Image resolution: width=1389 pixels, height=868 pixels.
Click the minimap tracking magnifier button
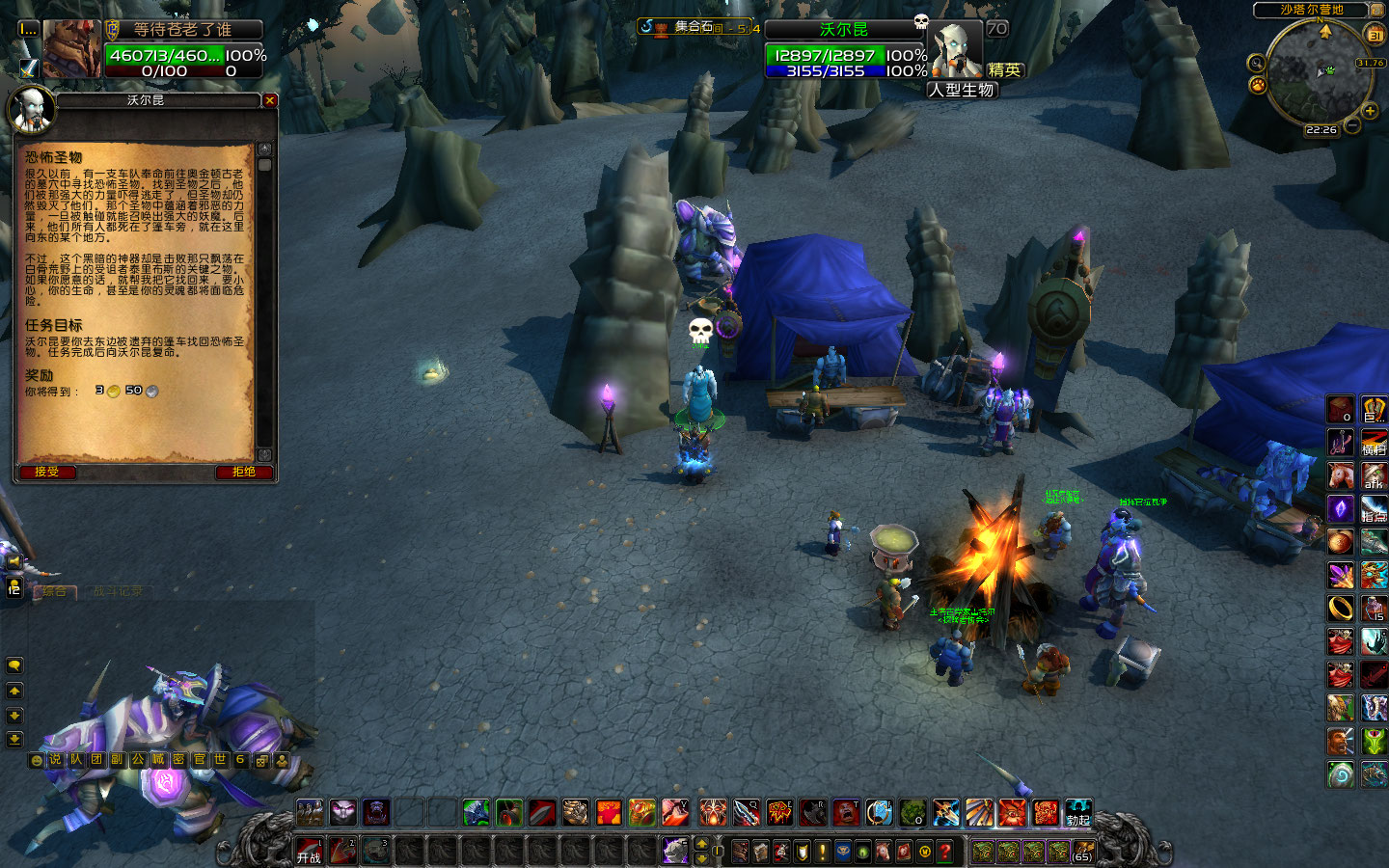click(x=1256, y=64)
